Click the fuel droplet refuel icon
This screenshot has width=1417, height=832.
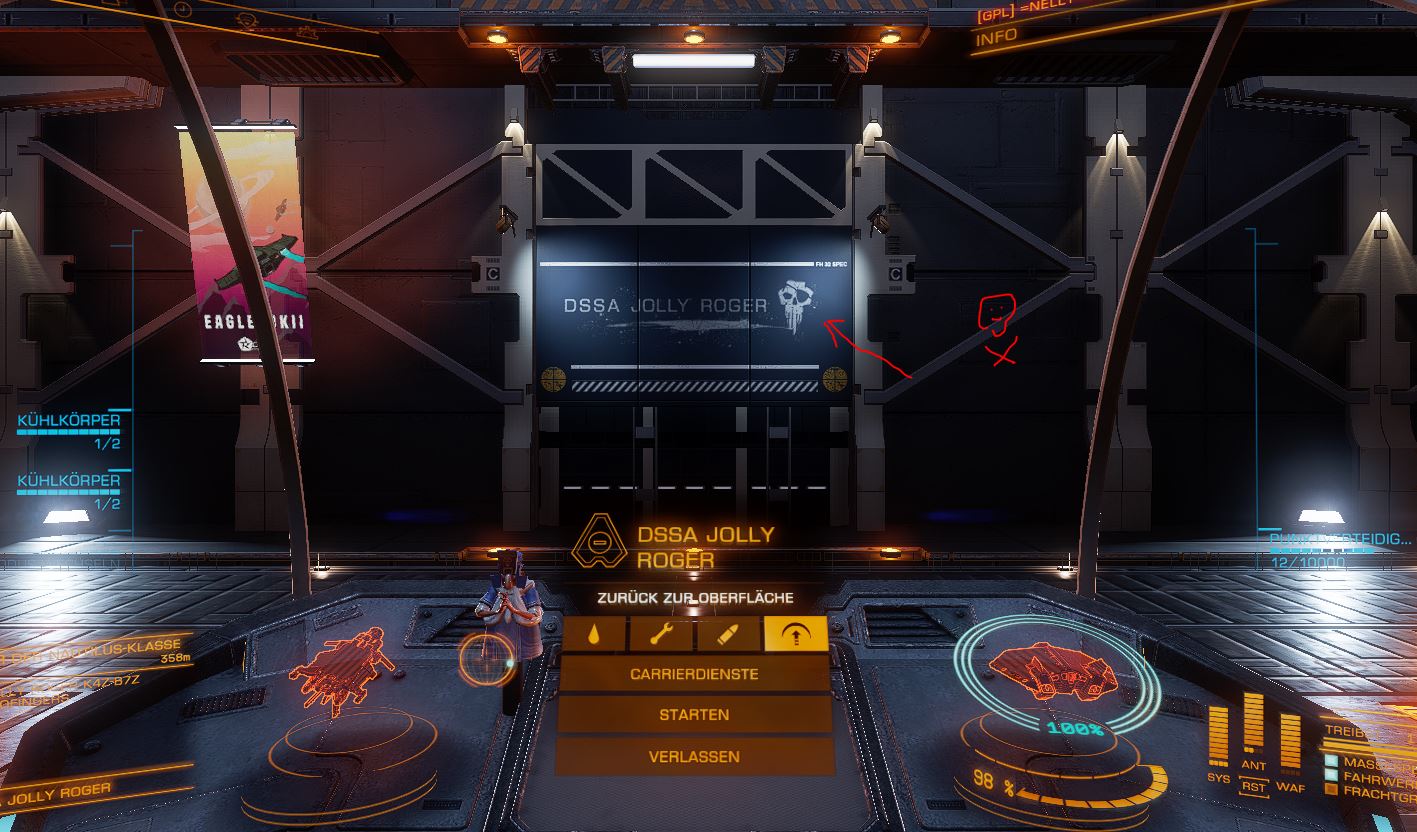[x=594, y=634]
